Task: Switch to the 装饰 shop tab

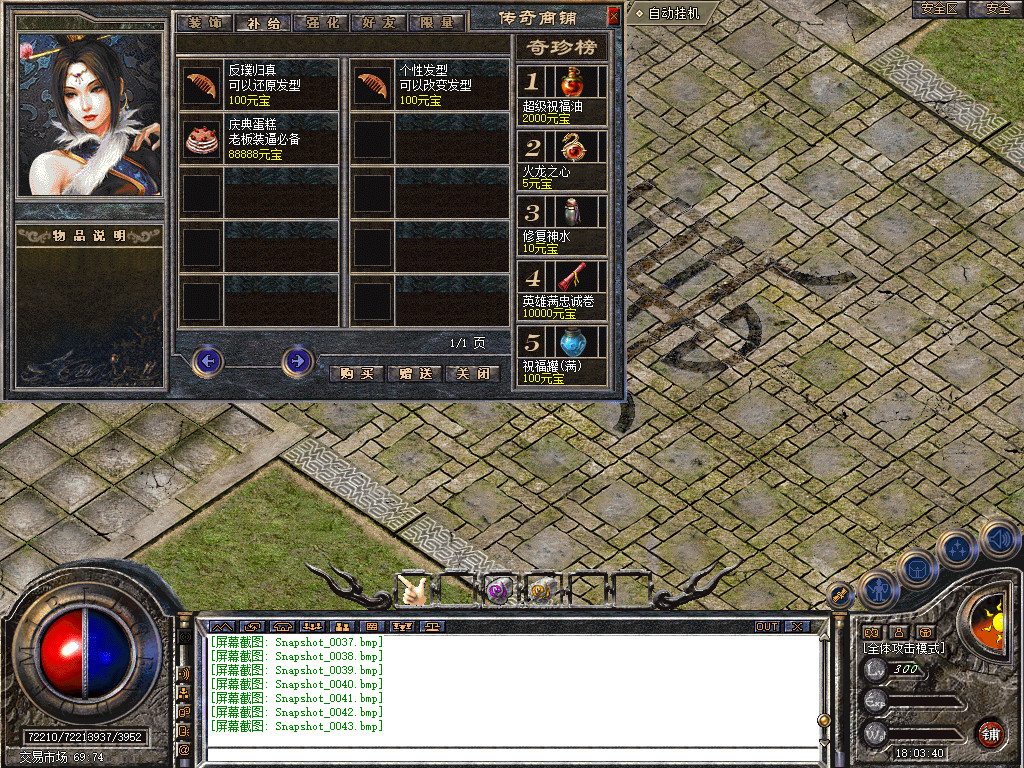Action: (204, 22)
